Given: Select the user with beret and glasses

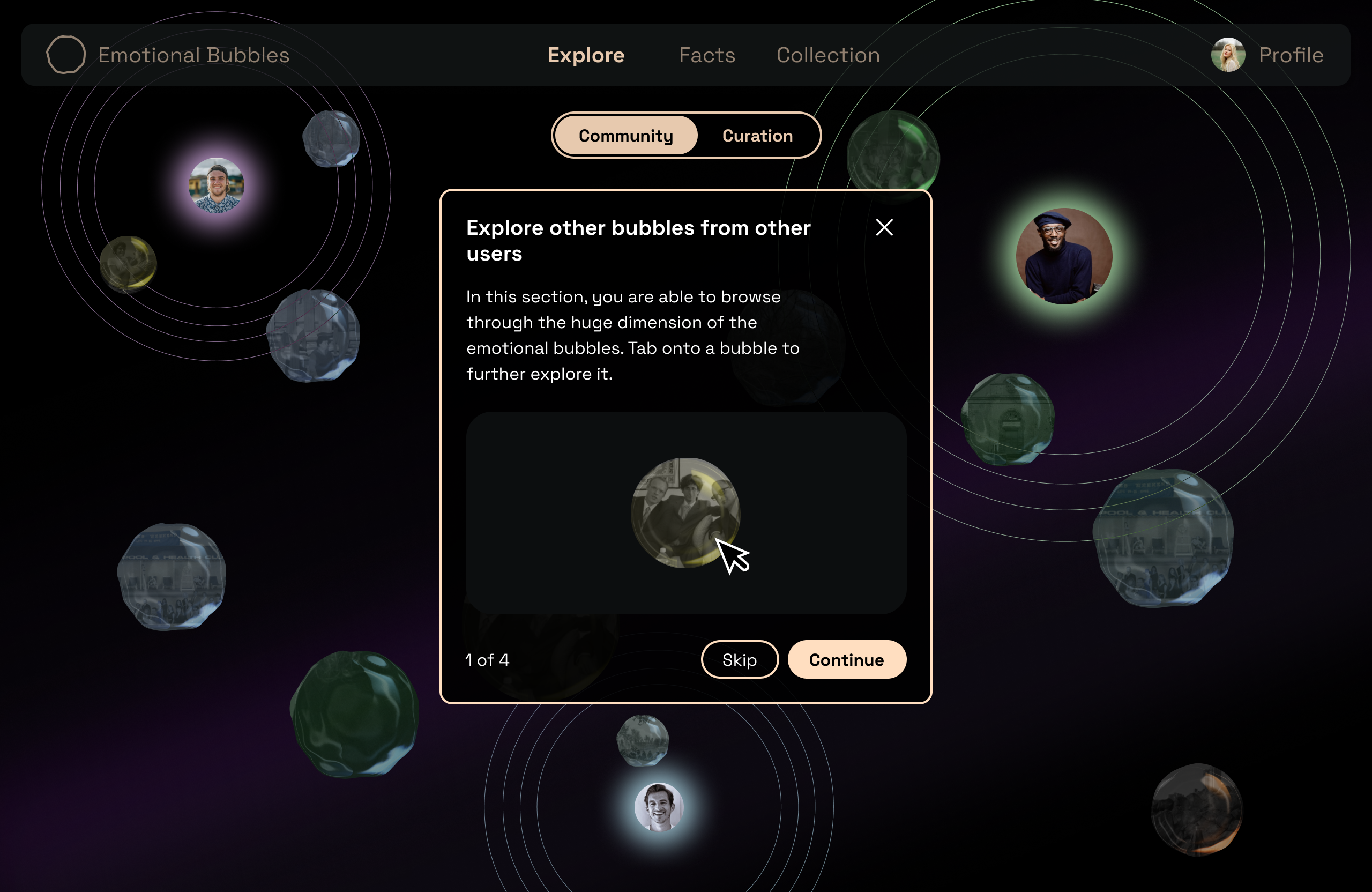Looking at the screenshot, I should [1064, 257].
